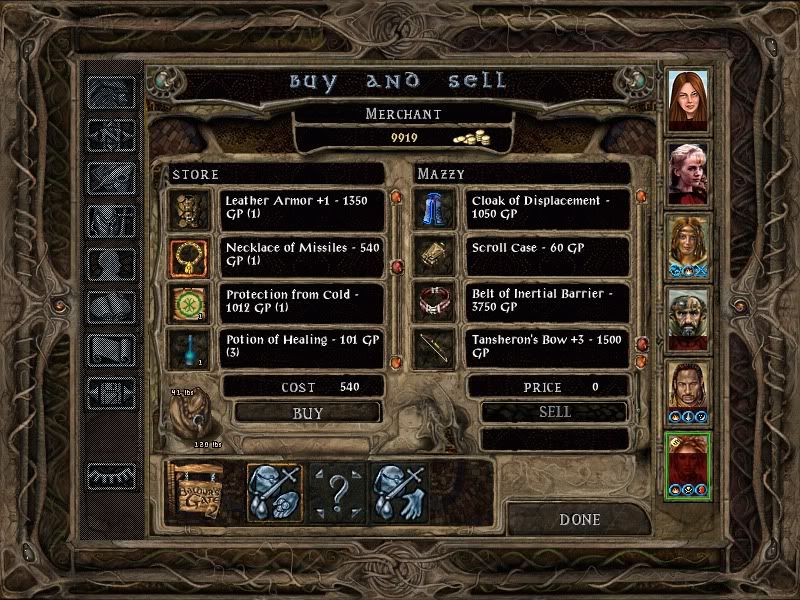Image resolution: width=800 pixels, height=600 pixels.
Task: Choose the Scroll Case to sell
Action: 546,256
